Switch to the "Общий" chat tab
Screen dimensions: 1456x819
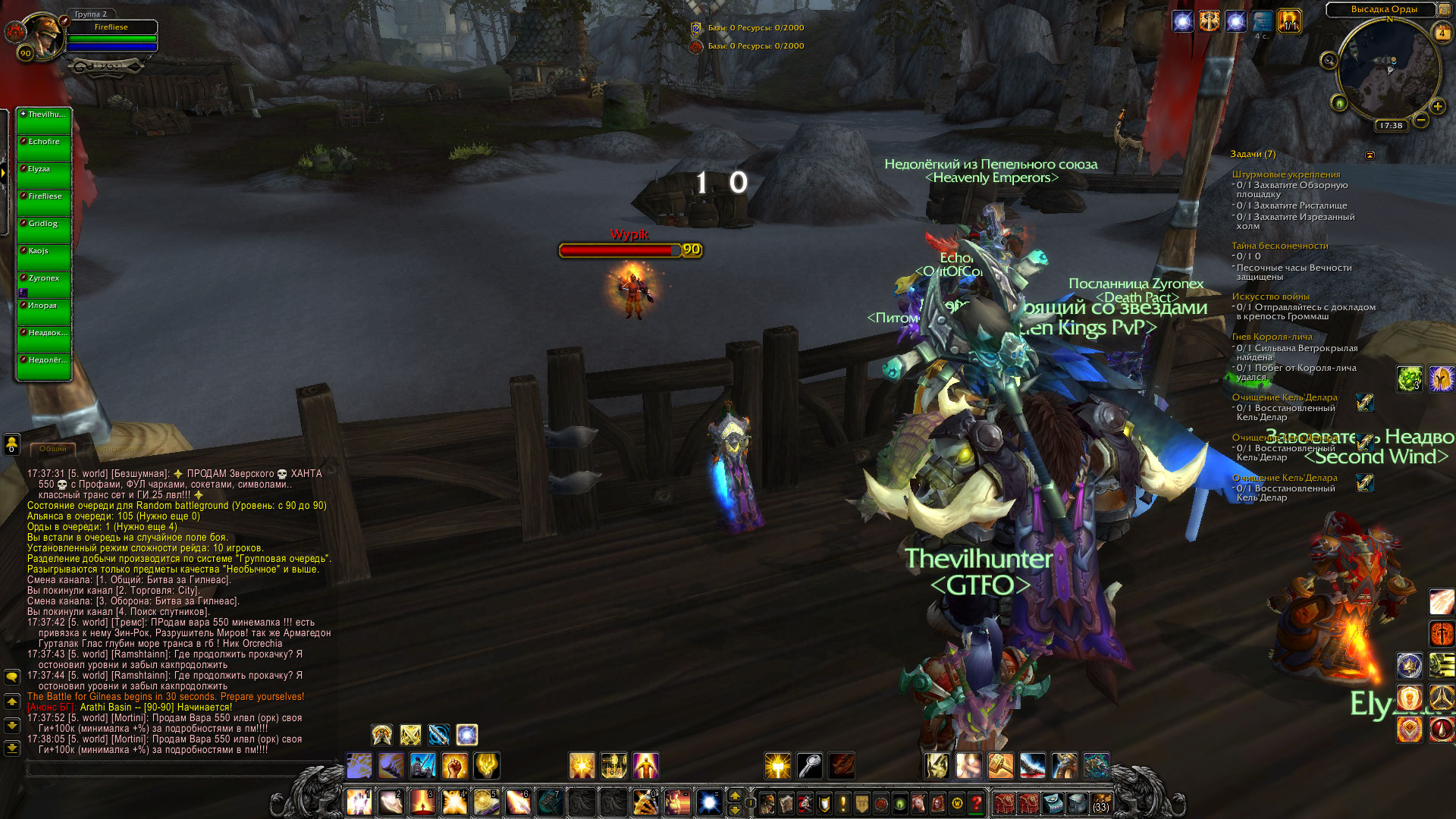click(x=53, y=449)
